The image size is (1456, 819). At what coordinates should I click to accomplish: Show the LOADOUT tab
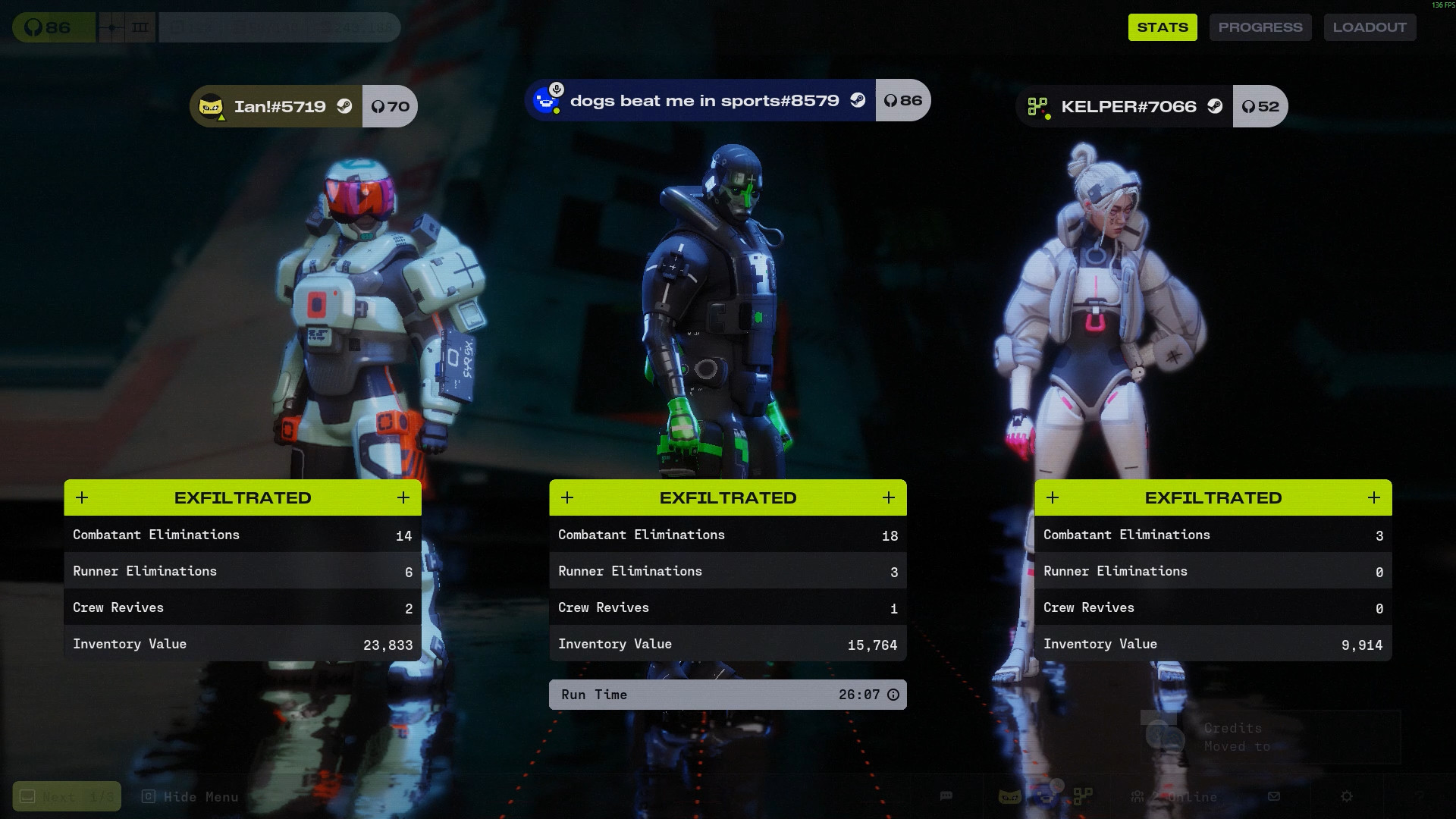tap(1369, 27)
